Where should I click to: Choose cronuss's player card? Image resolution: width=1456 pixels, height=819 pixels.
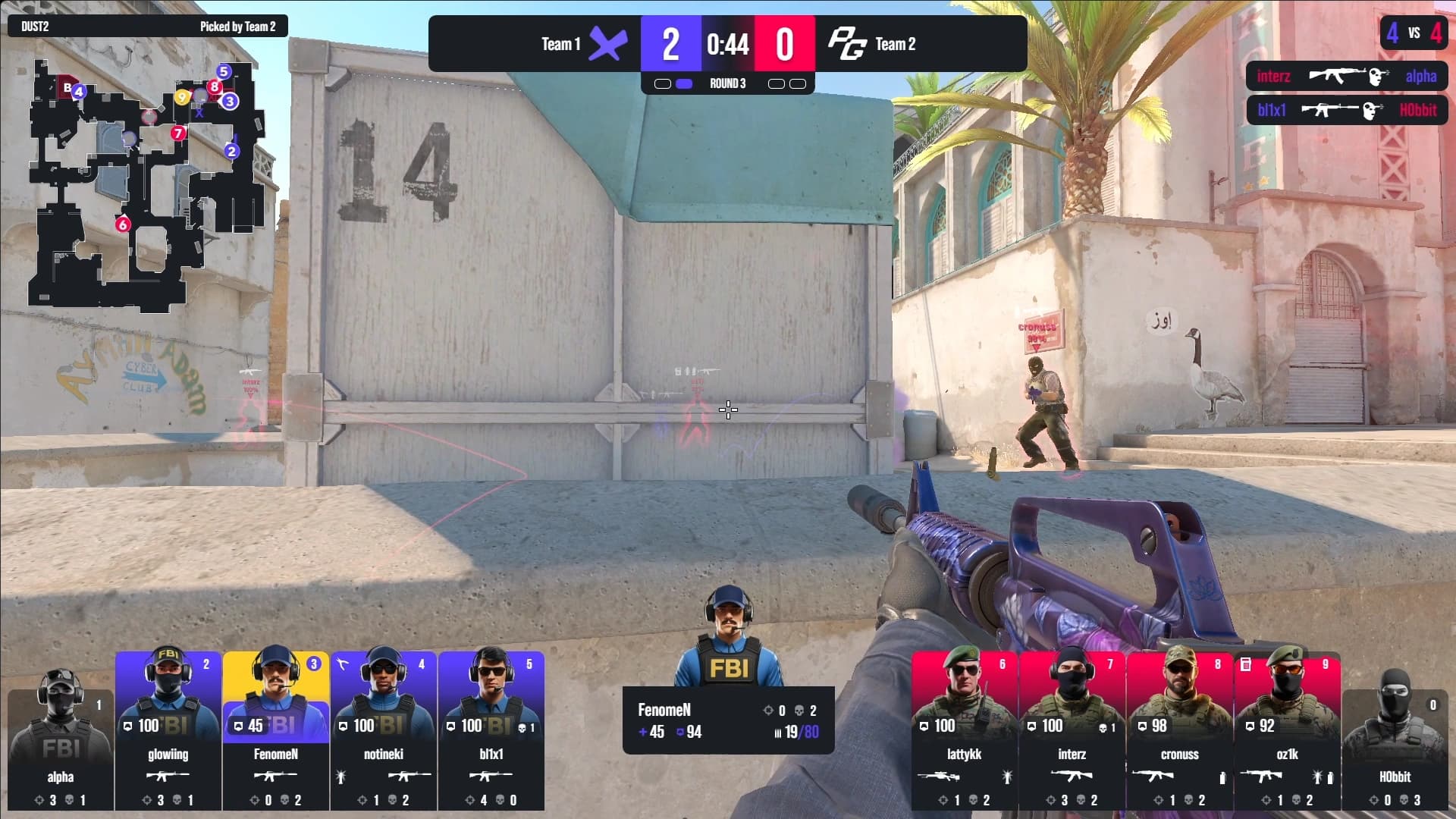1180,730
